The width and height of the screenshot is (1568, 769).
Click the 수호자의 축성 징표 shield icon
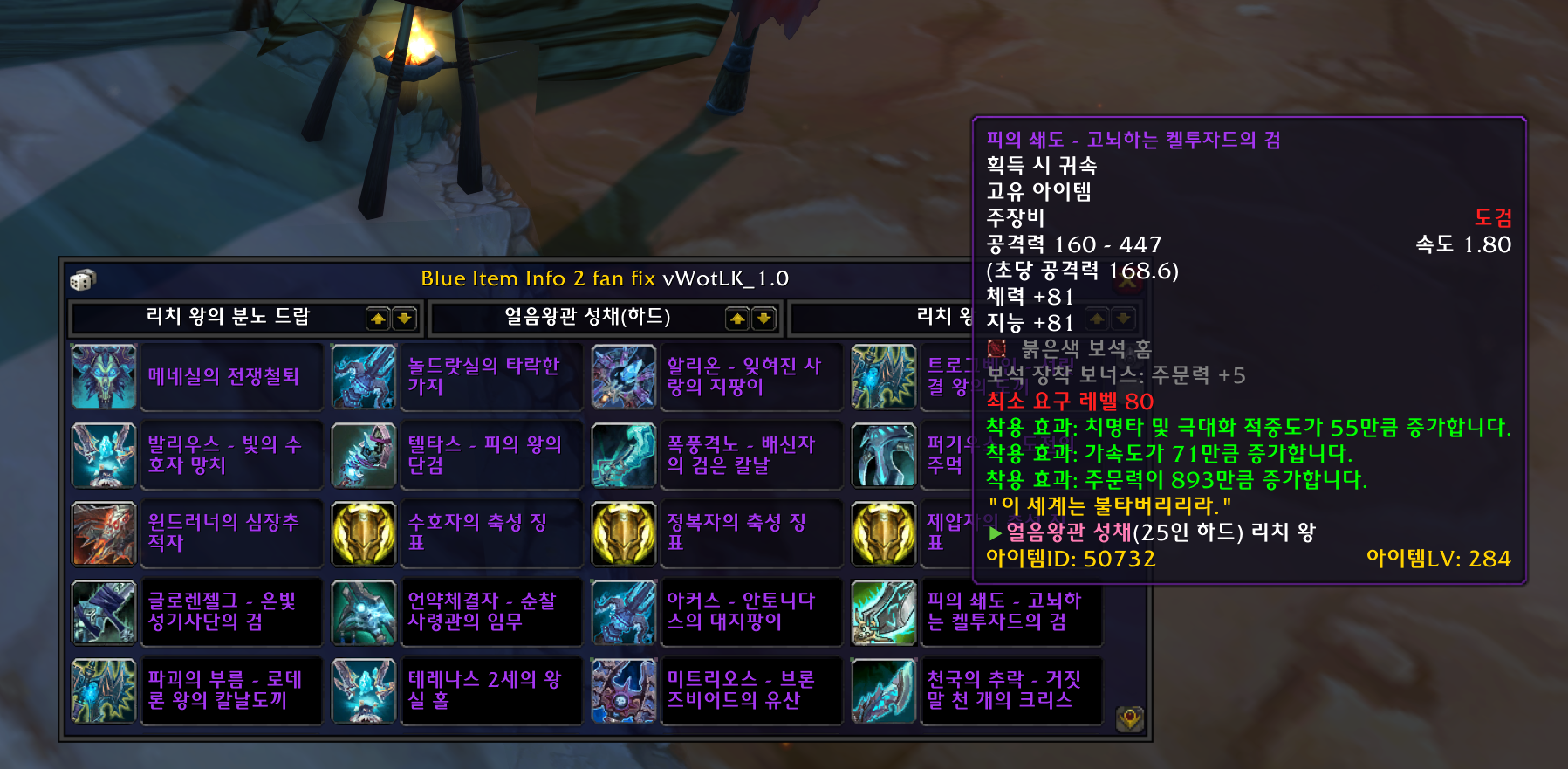point(364,533)
